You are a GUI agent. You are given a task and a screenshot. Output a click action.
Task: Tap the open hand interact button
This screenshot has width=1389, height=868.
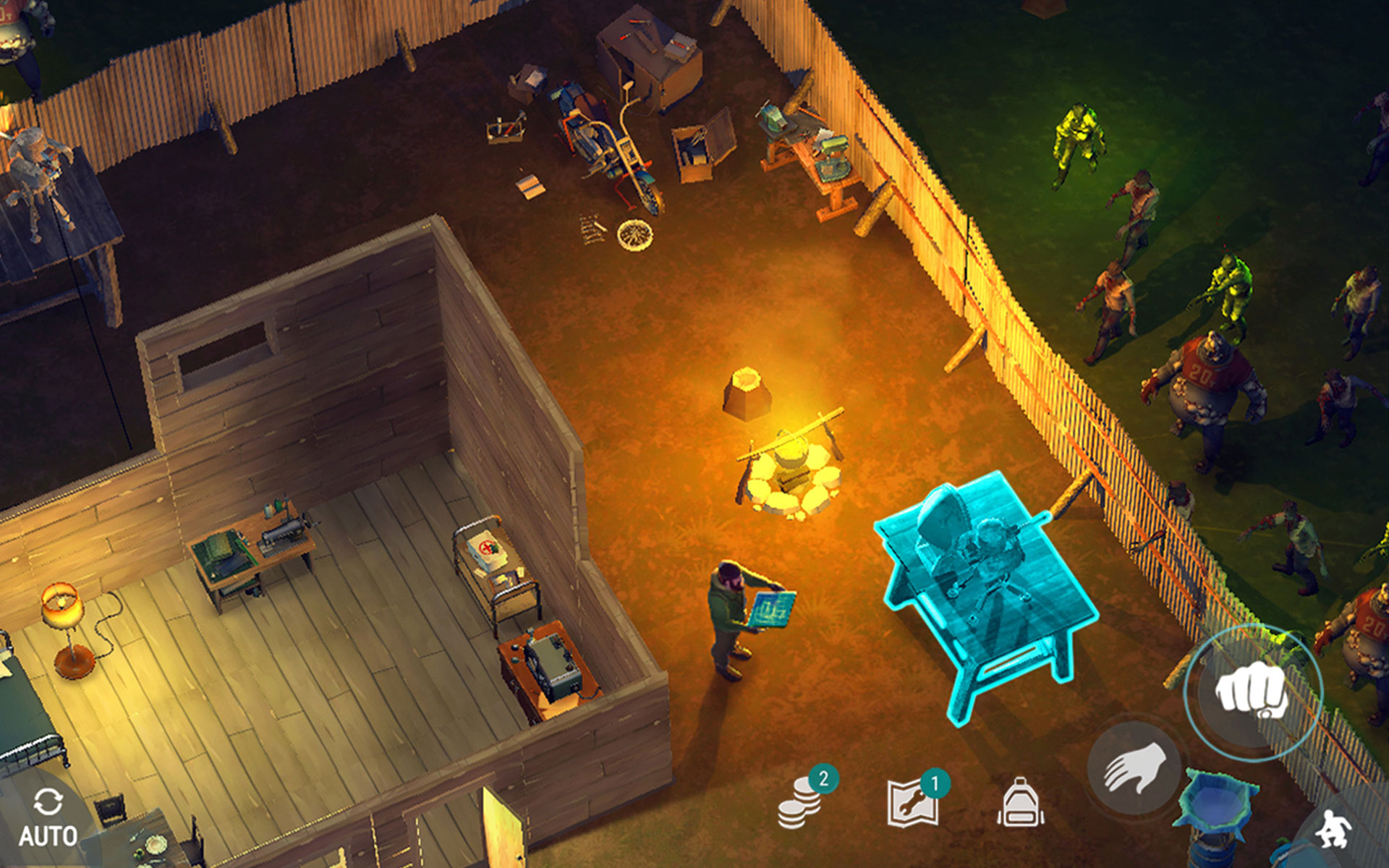click(x=1134, y=768)
